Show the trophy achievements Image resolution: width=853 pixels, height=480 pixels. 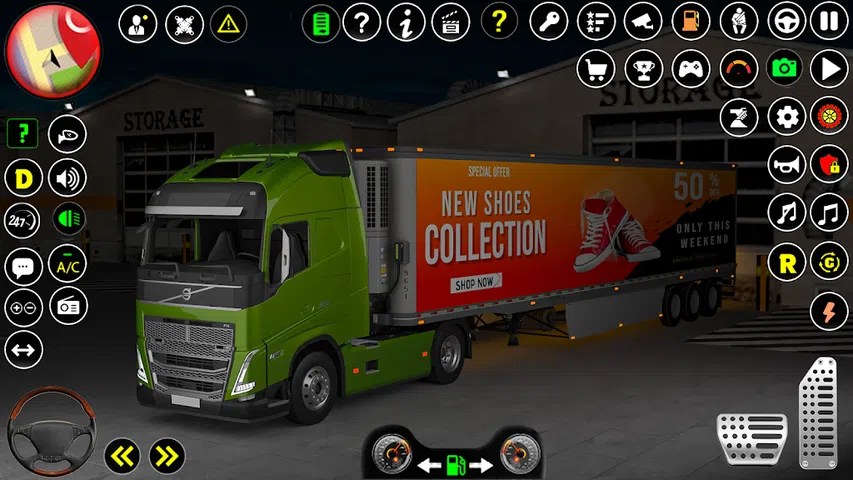tap(644, 68)
